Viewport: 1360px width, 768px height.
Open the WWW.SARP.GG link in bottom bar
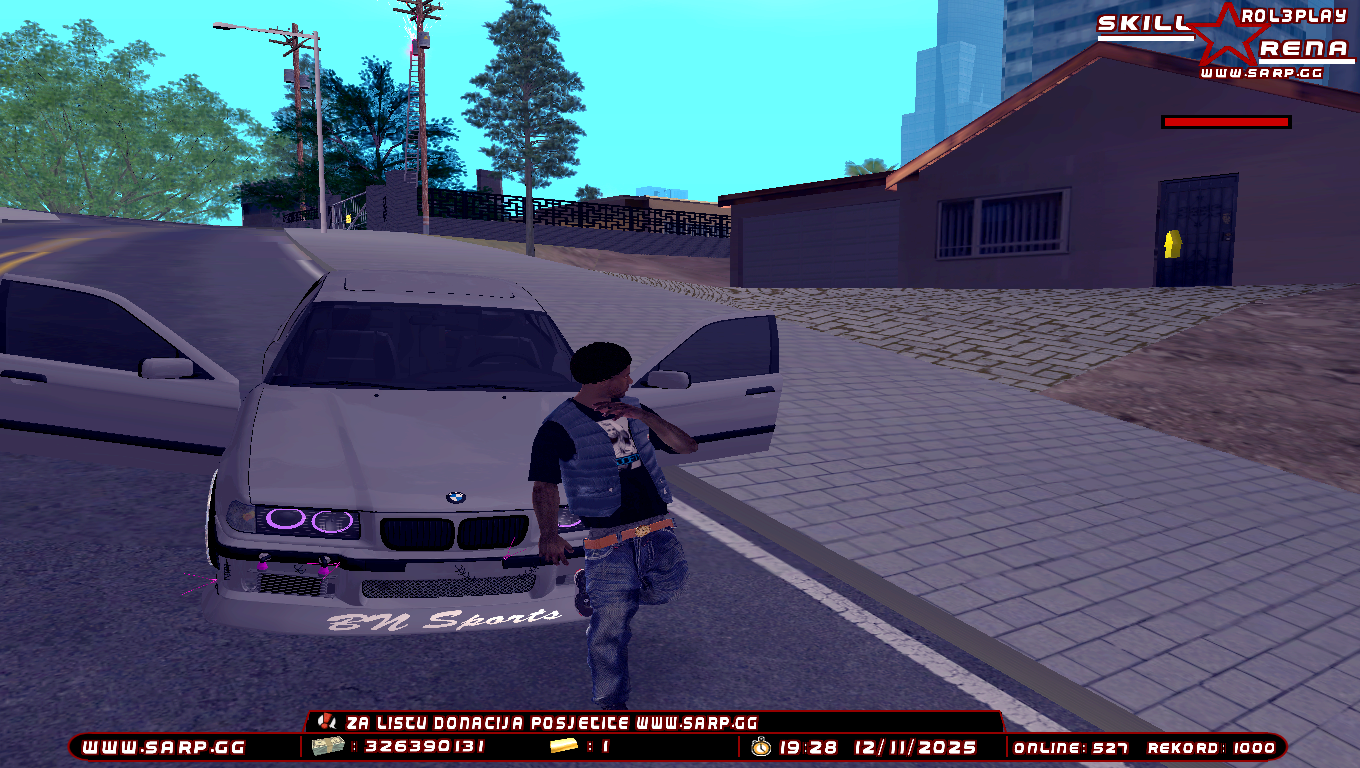(163, 747)
